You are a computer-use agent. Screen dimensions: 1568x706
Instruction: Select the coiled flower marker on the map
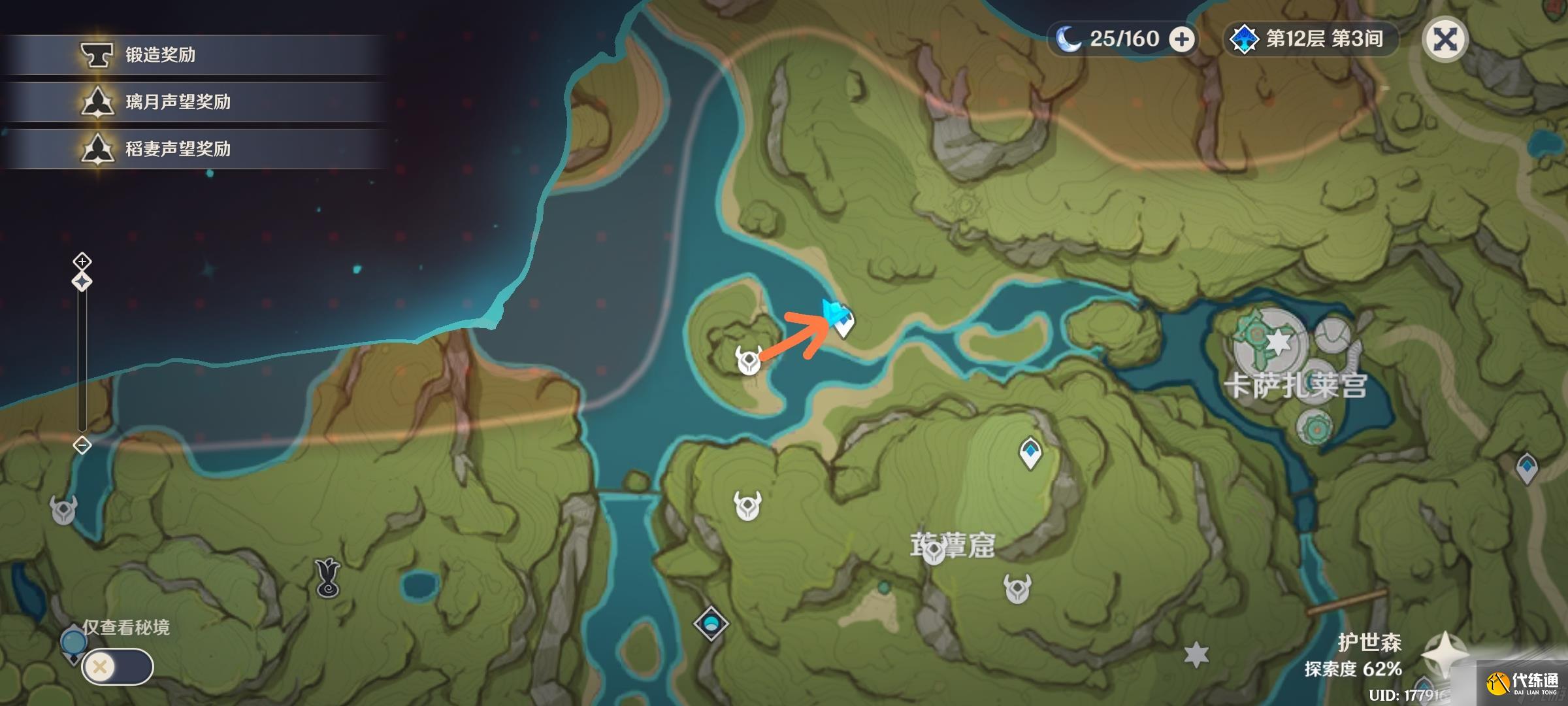(327, 578)
